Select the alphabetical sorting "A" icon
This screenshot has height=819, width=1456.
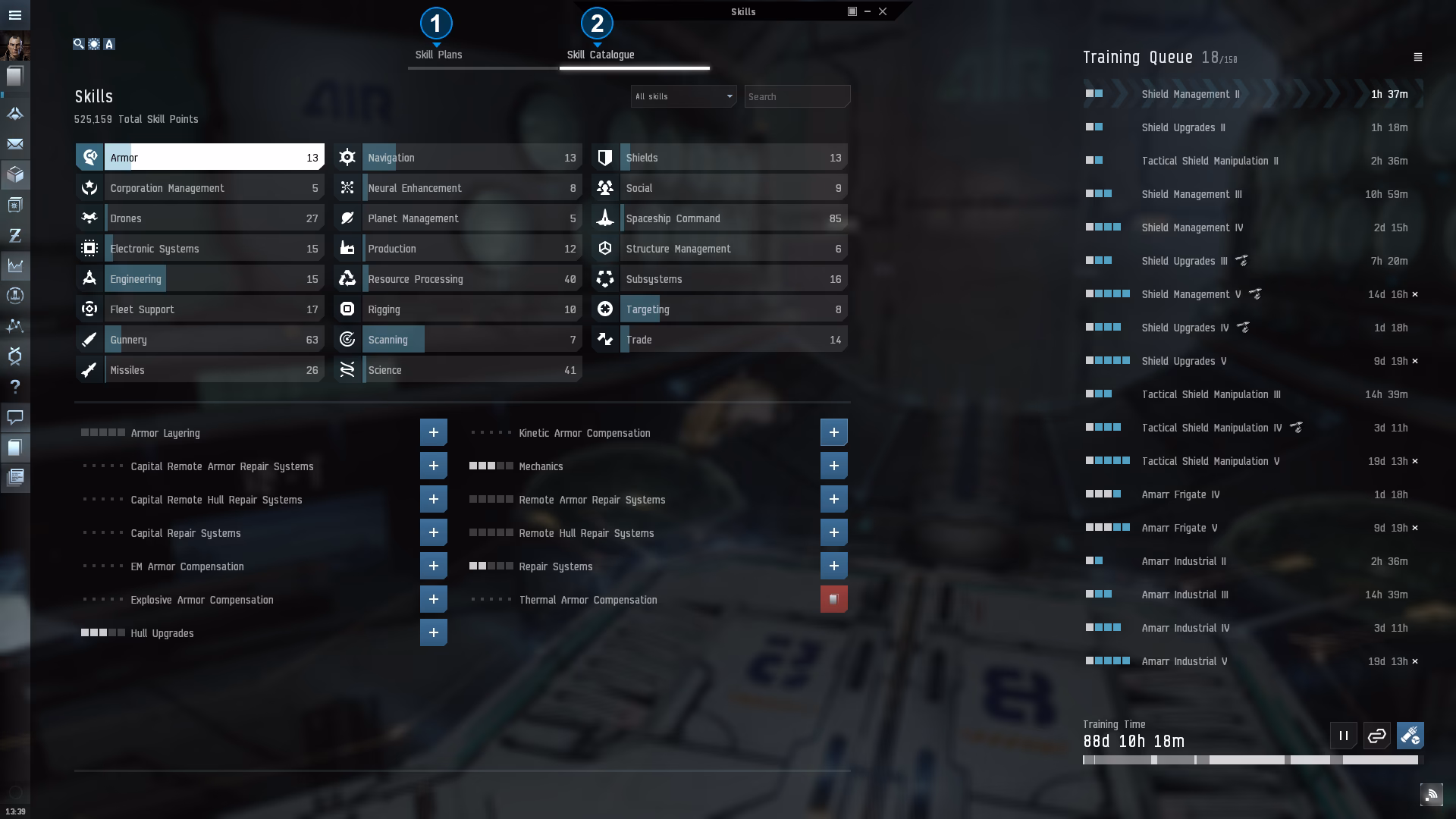(x=109, y=45)
